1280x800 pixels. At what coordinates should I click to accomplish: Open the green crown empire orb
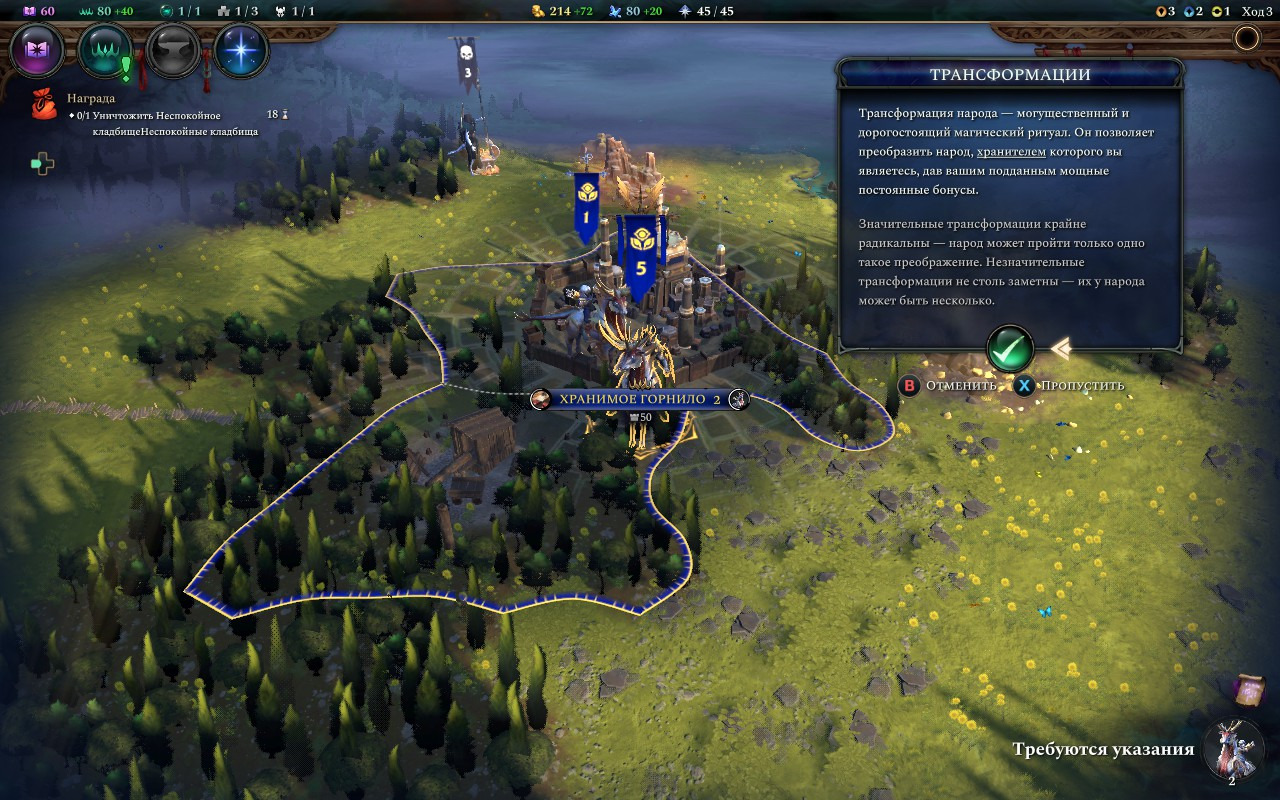coord(105,49)
